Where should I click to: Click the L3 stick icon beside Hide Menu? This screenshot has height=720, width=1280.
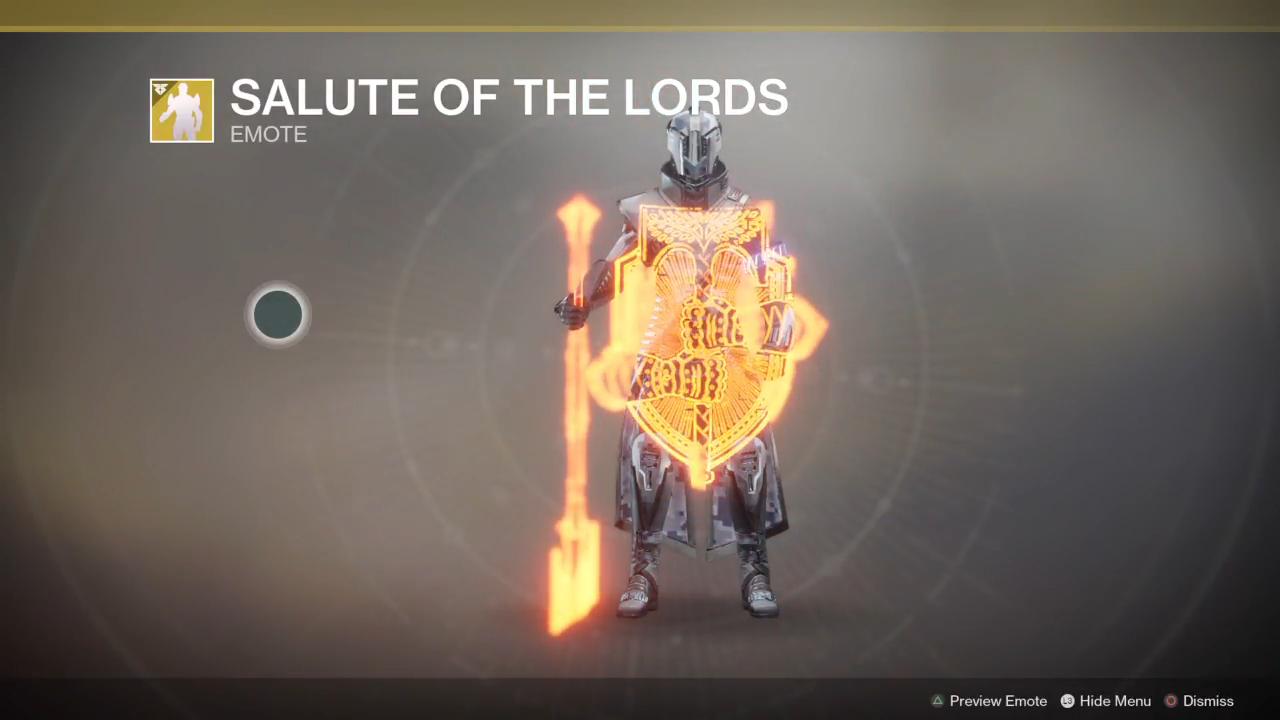[x=1066, y=701]
